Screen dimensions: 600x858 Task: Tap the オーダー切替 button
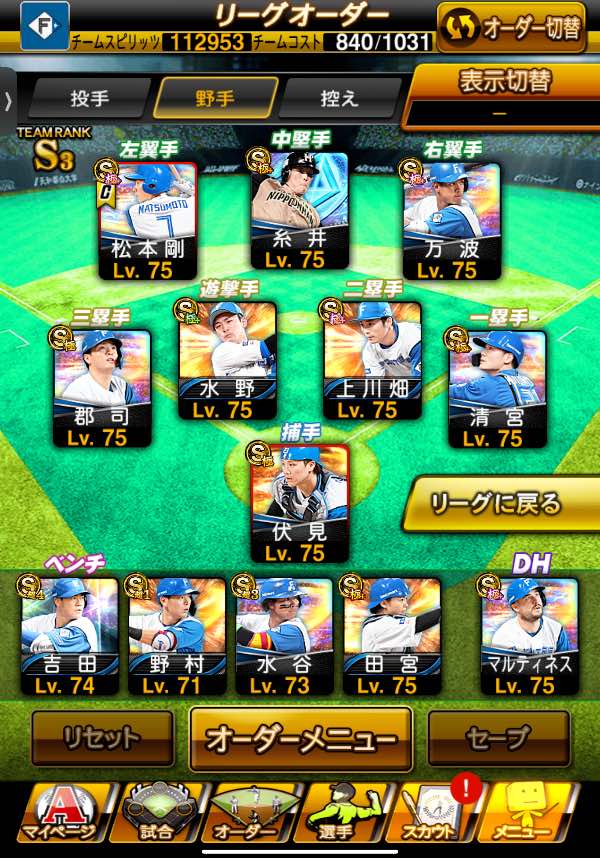pyautogui.click(x=511, y=27)
